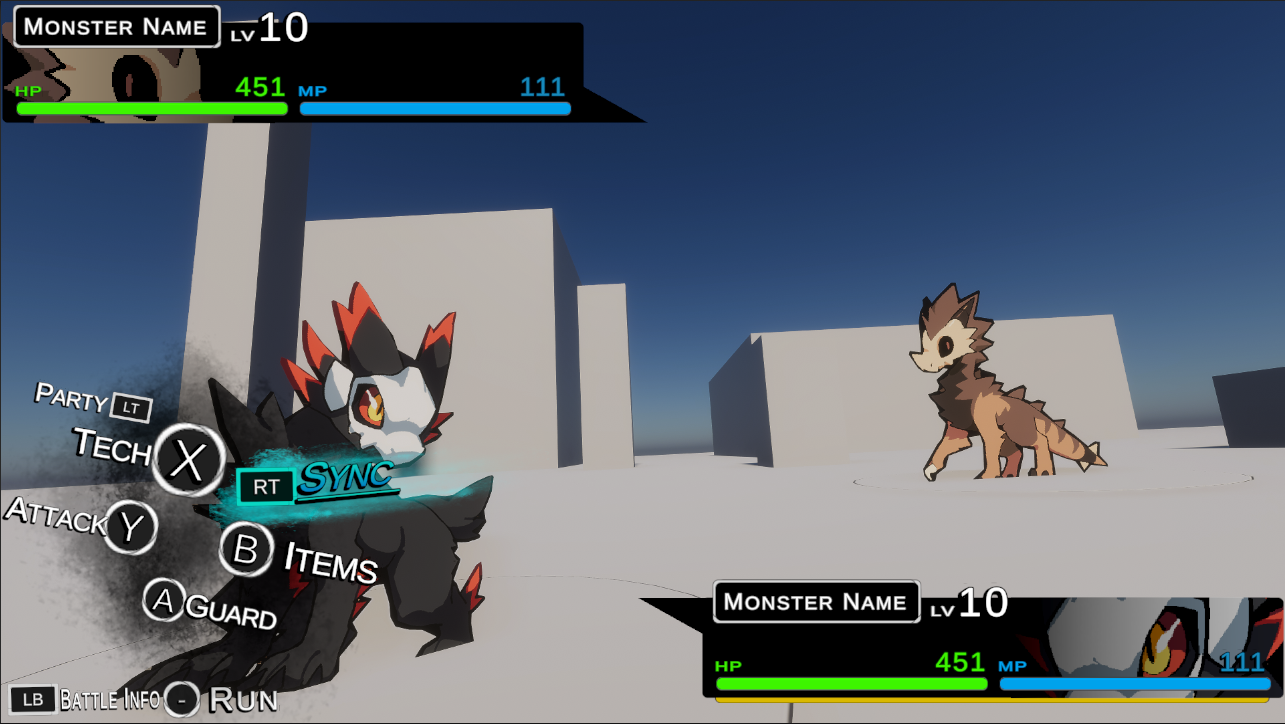
Task: Select the Attack command
Action: pyautogui.click(x=131, y=527)
